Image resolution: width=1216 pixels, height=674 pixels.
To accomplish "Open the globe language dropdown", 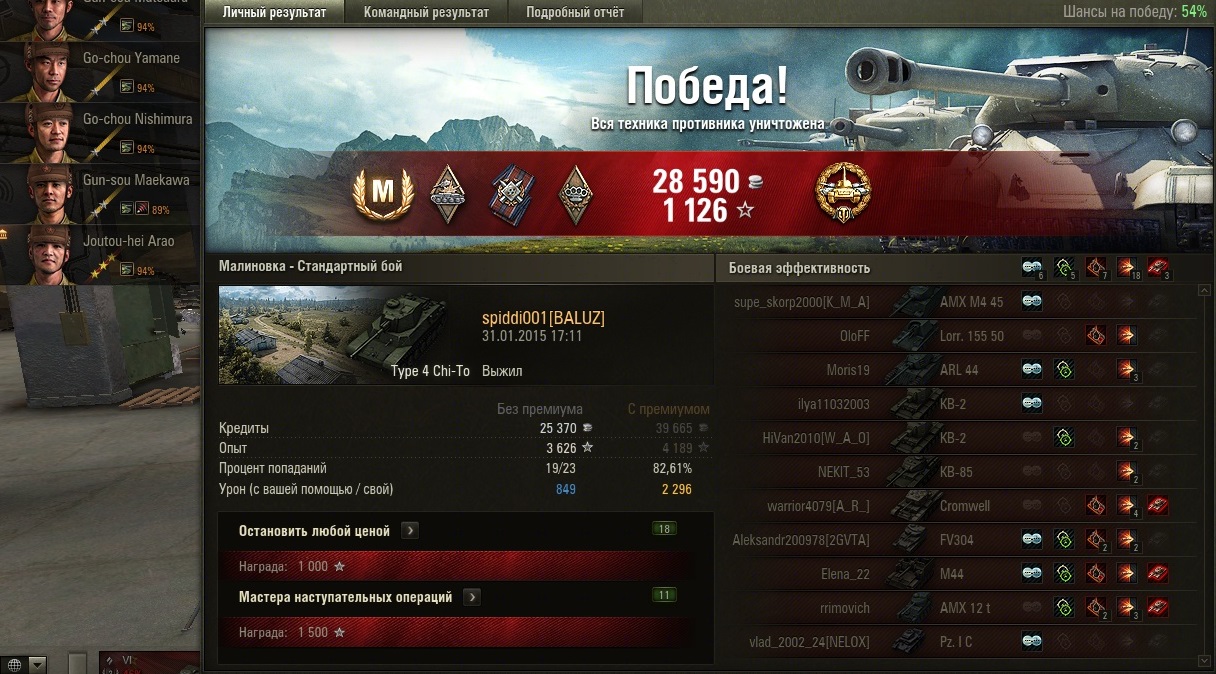I will [x=25, y=664].
